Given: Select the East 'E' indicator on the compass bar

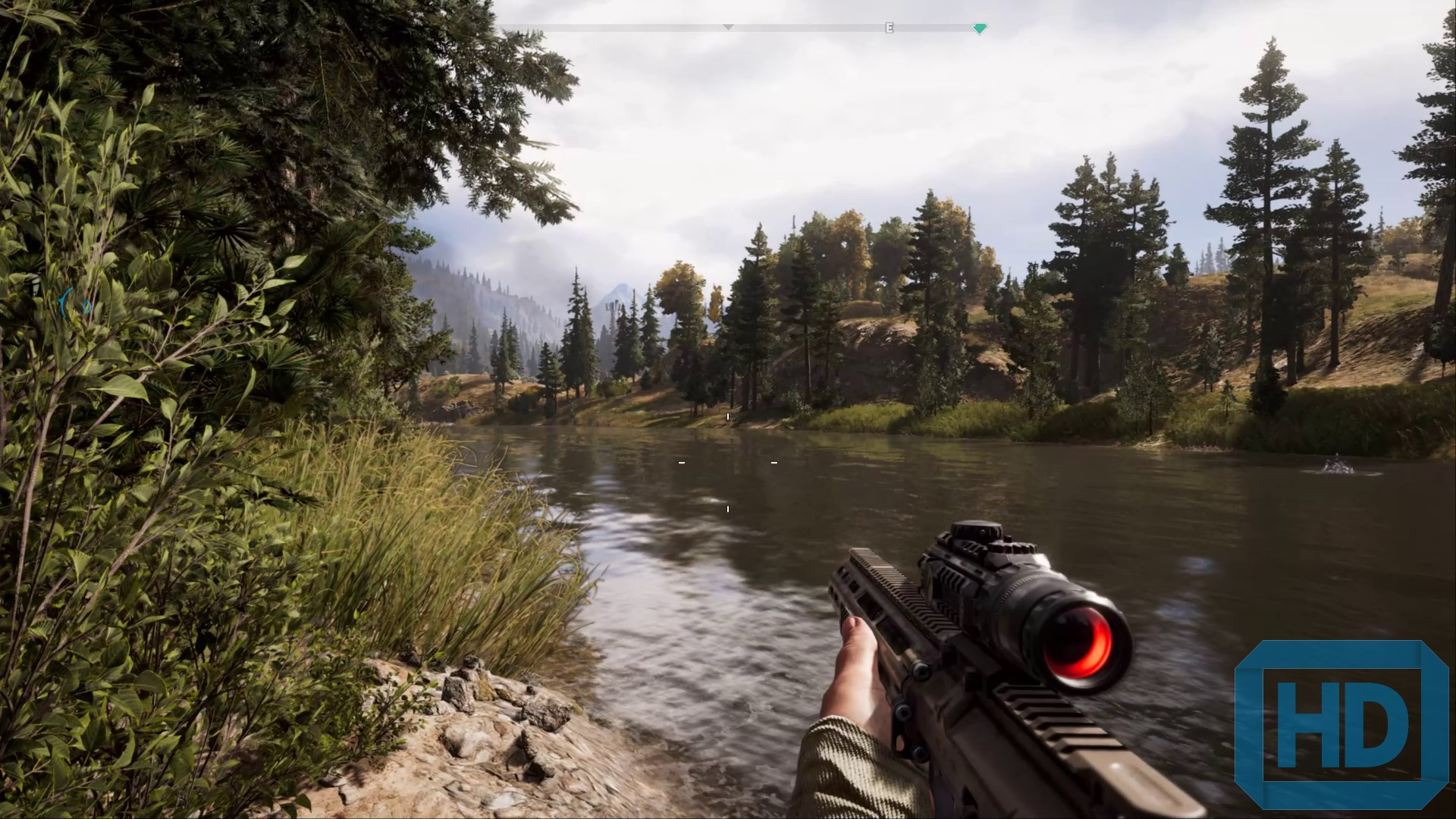Looking at the screenshot, I should pyautogui.click(x=890, y=28).
